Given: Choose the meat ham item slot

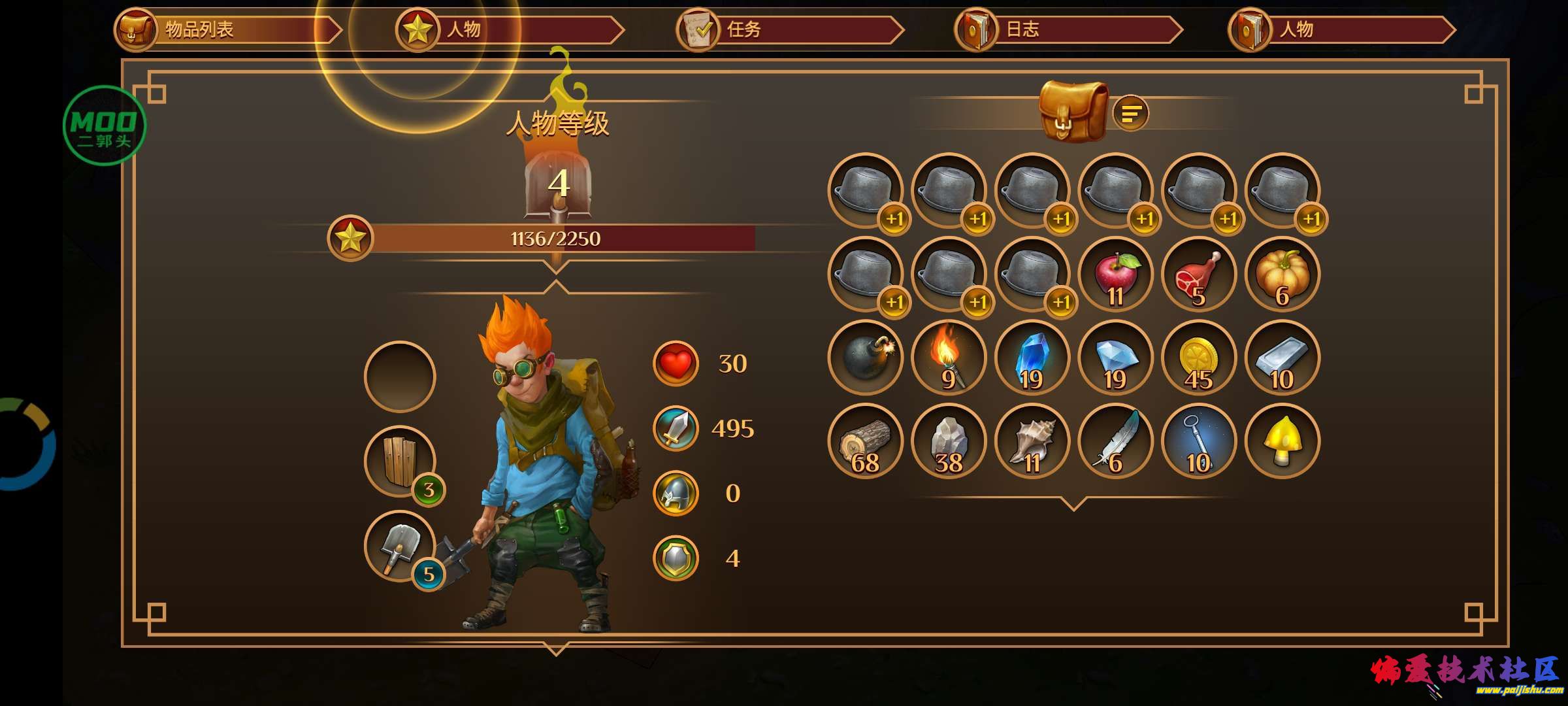Looking at the screenshot, I should tap(1199, 275).
